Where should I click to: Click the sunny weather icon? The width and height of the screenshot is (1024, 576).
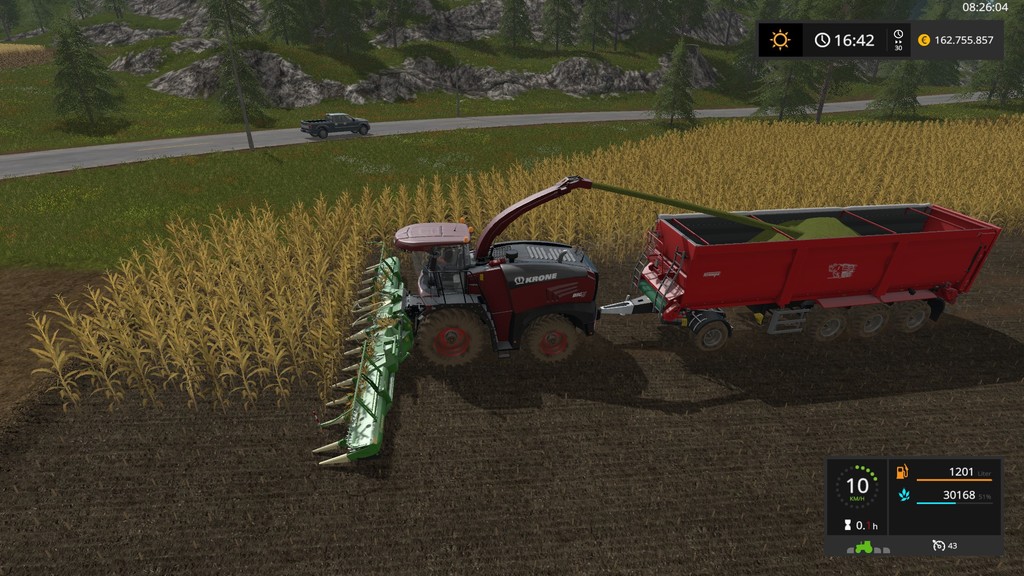click(x=780, y=40)
